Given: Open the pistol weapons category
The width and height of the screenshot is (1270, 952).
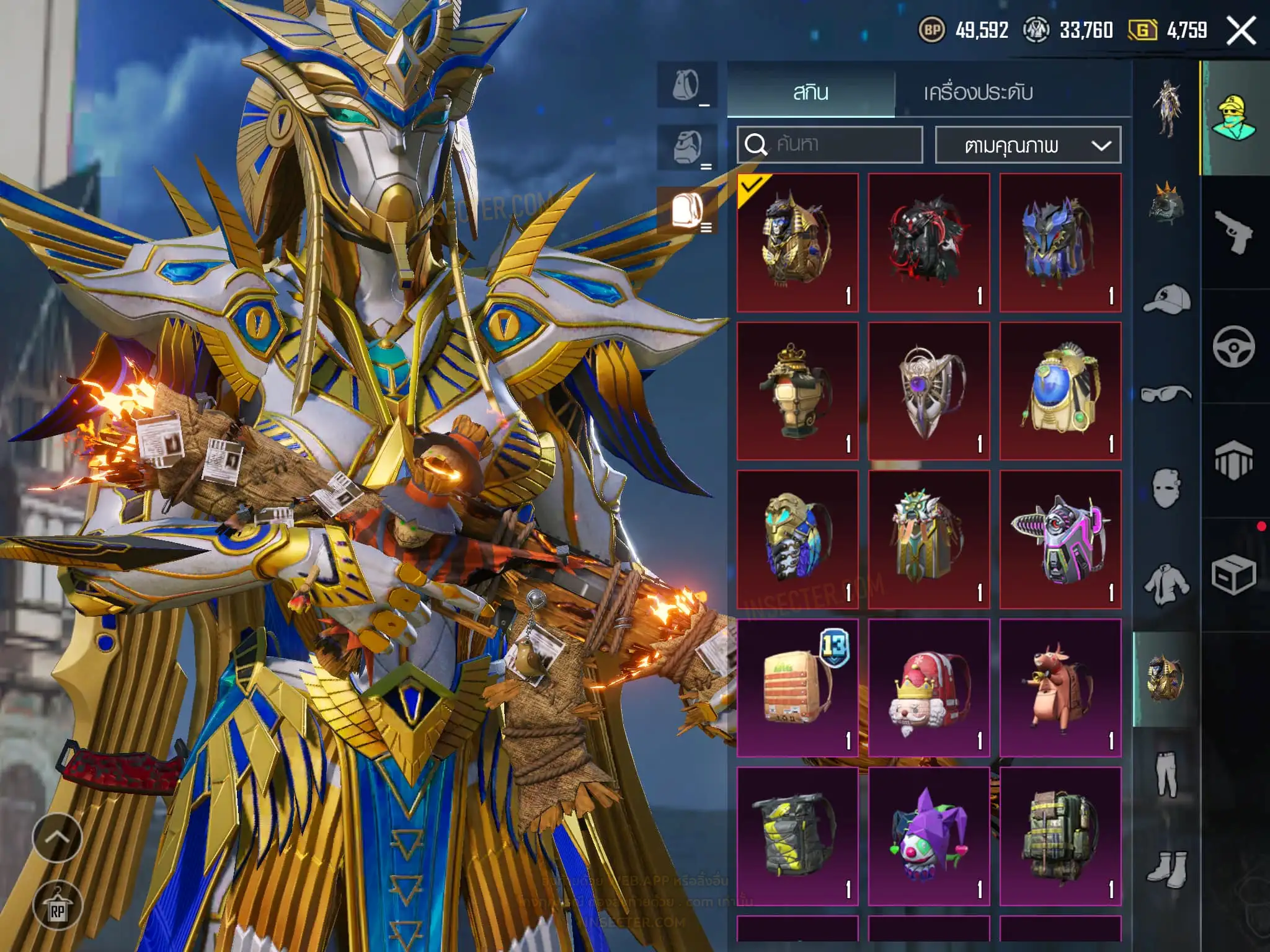Looking at the screenshot, I should coord(1233,231).
